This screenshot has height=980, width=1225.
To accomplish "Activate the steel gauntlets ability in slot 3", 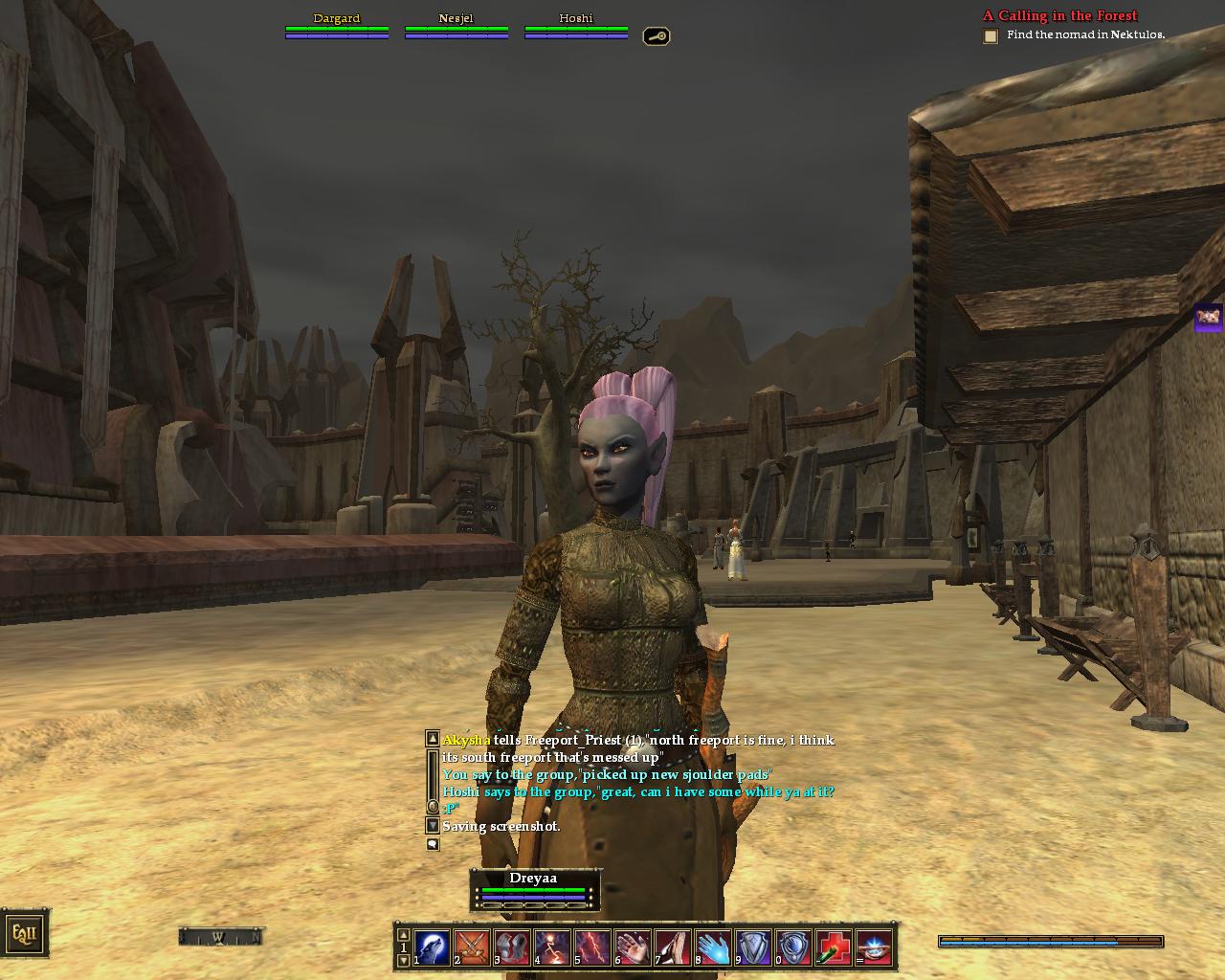I will [512, 947].
